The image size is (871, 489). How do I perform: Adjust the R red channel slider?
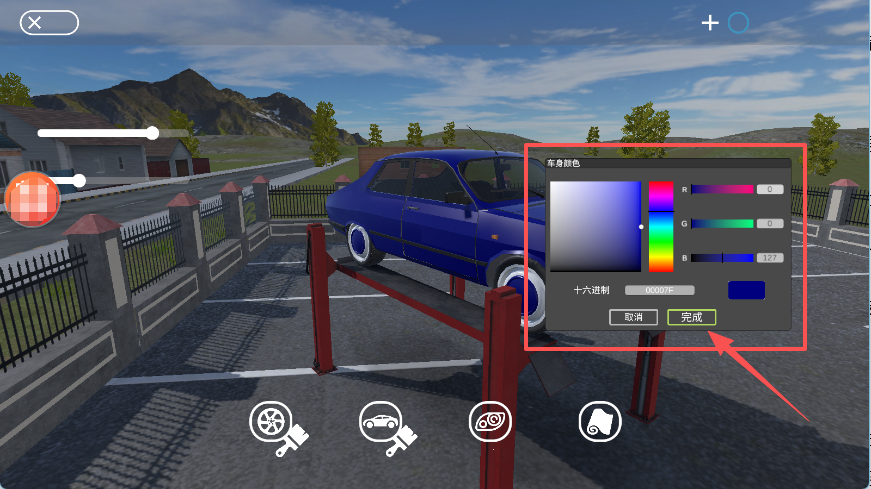pyautogui.click(x=722, y=189)
